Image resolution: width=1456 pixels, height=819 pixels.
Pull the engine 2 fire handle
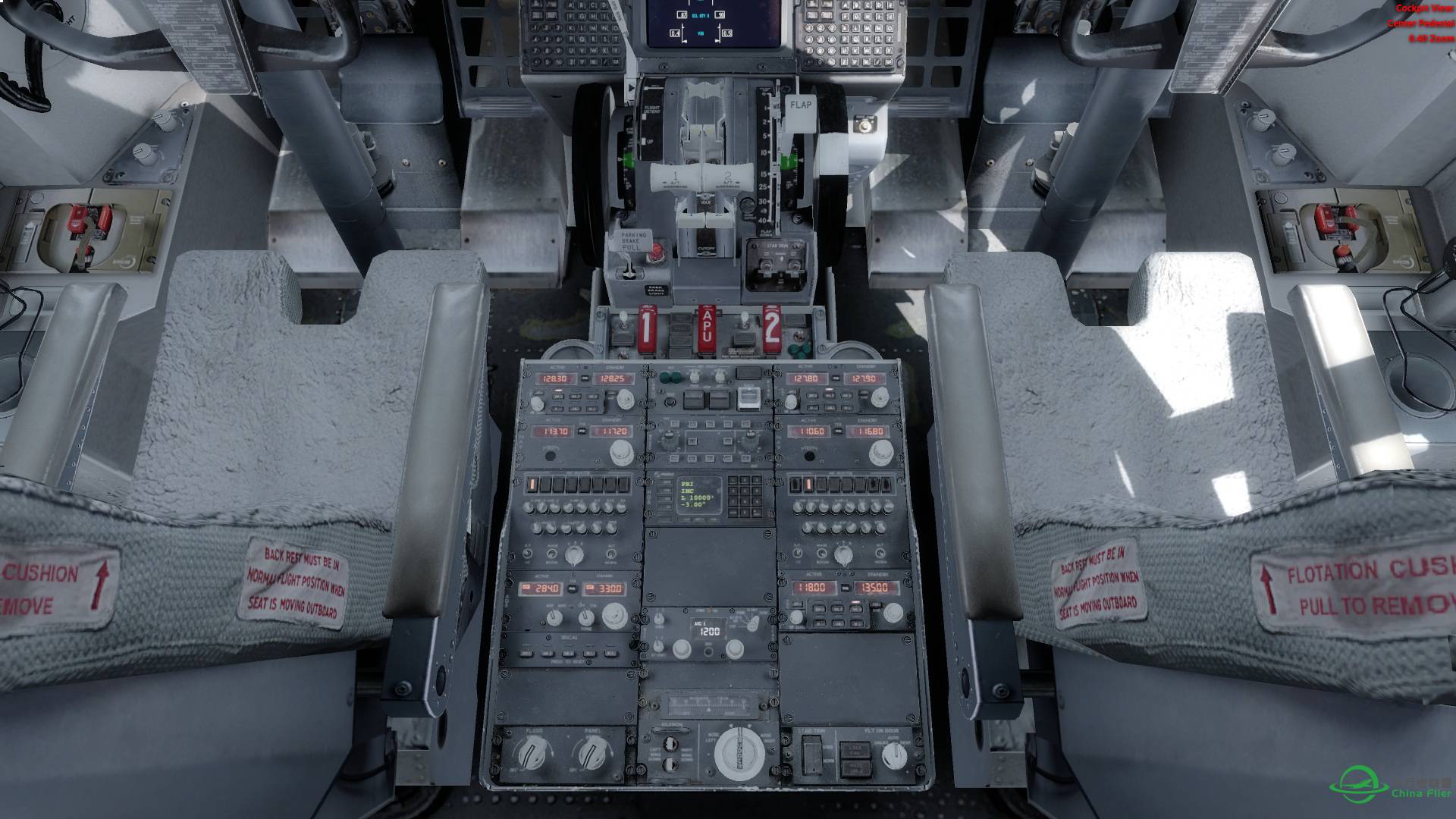[771, 331]
